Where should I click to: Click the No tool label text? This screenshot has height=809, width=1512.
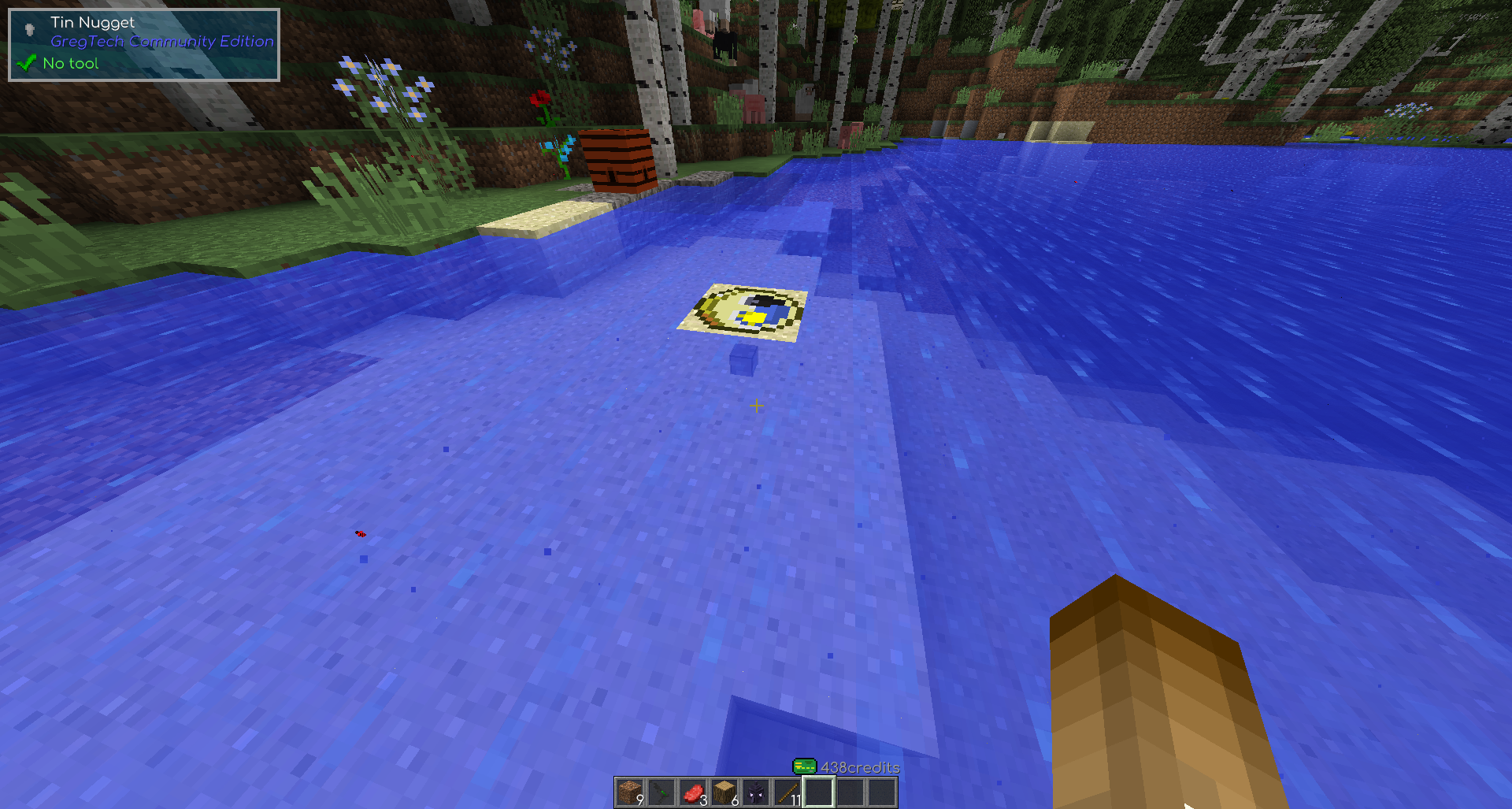point(72,62)
